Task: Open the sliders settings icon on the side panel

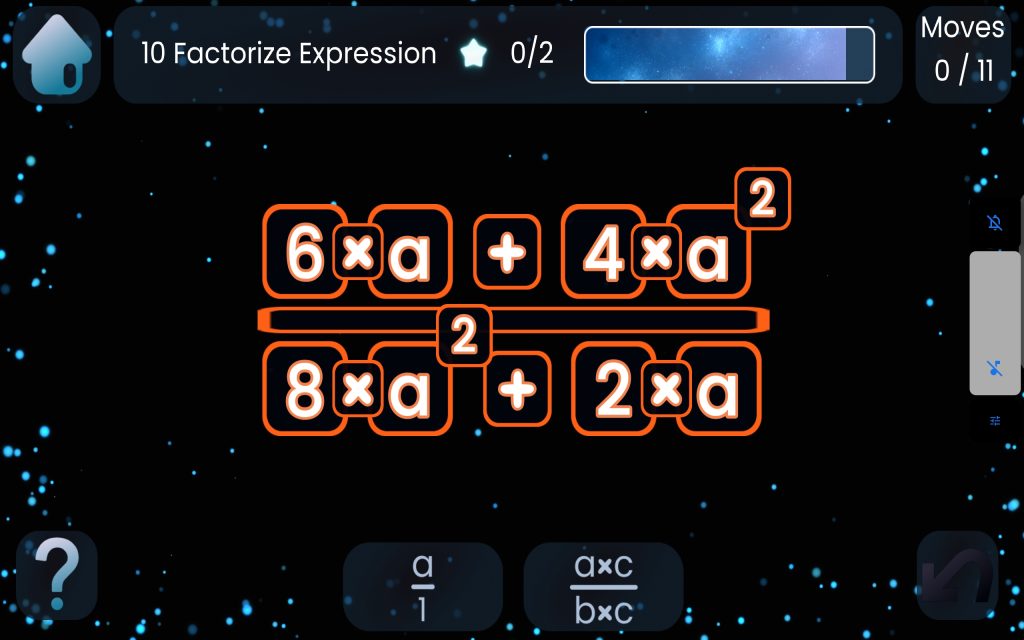Action: [x=995, y=421]
